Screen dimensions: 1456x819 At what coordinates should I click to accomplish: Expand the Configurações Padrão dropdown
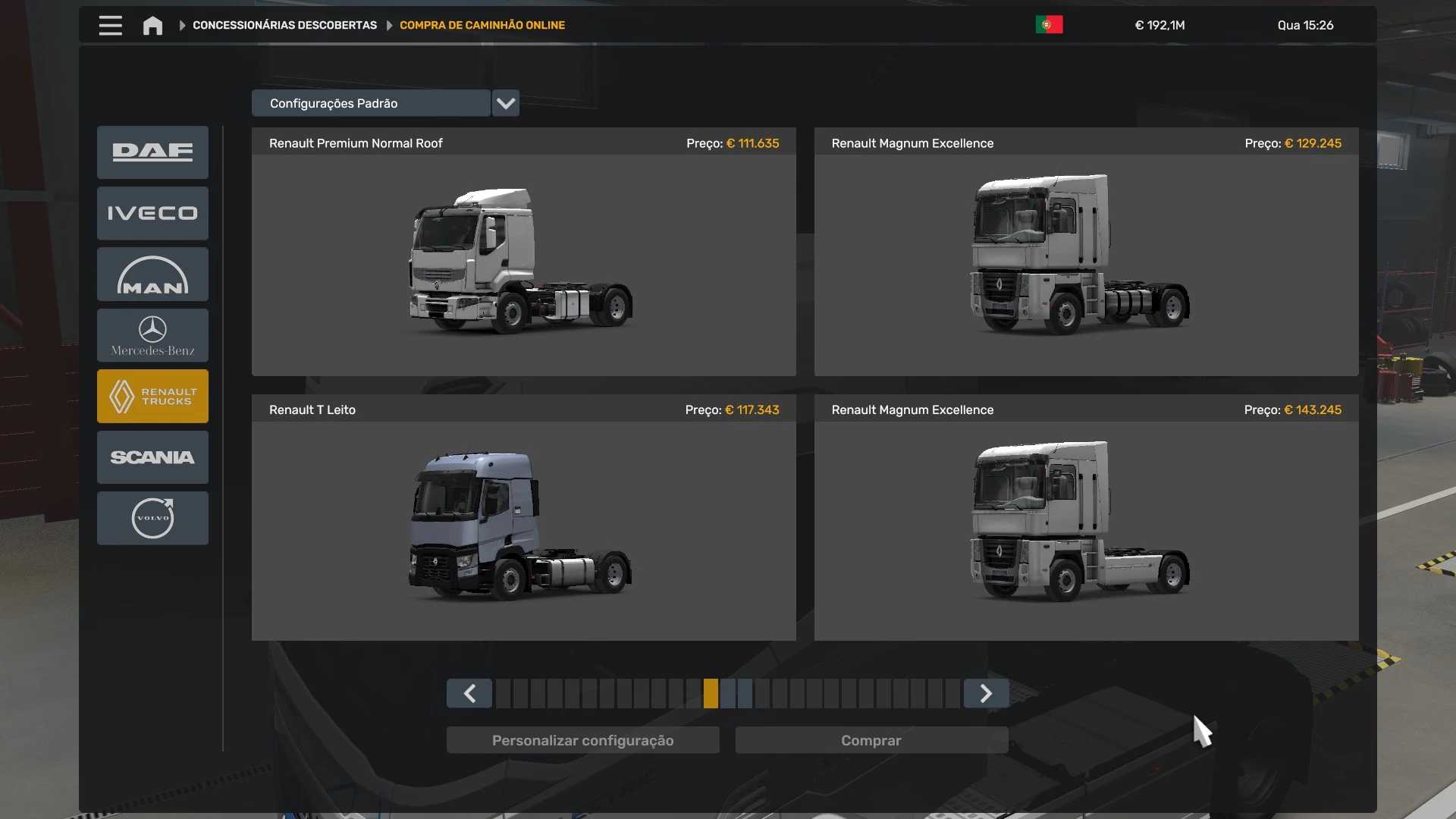(505, 103)
